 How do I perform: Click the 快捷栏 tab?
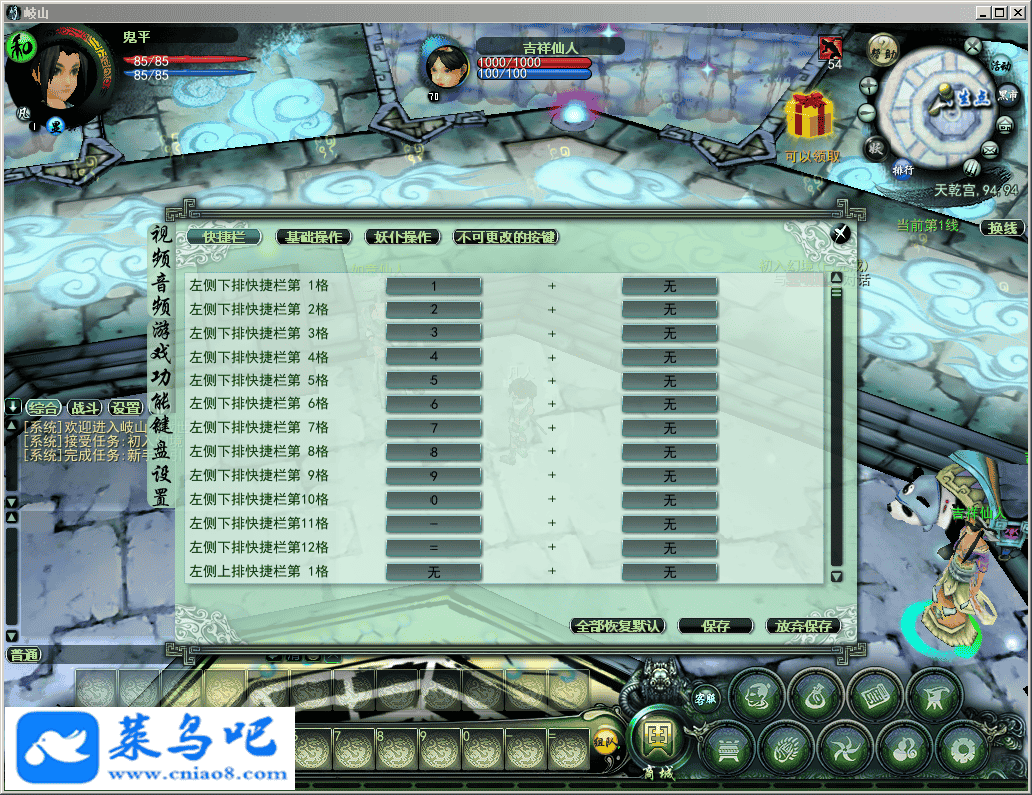coord(224,237)
